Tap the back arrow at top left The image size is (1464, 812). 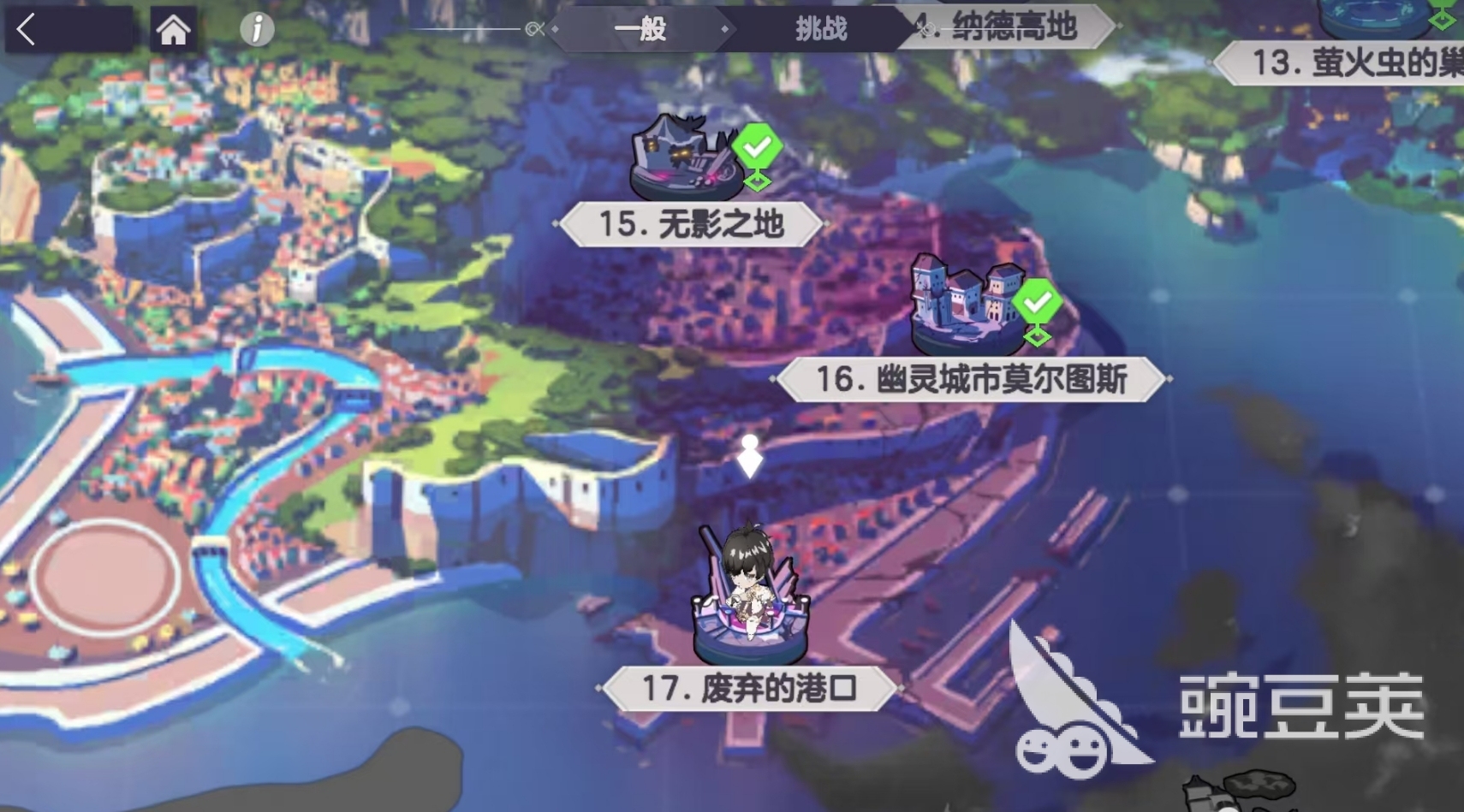coord(27,28)
